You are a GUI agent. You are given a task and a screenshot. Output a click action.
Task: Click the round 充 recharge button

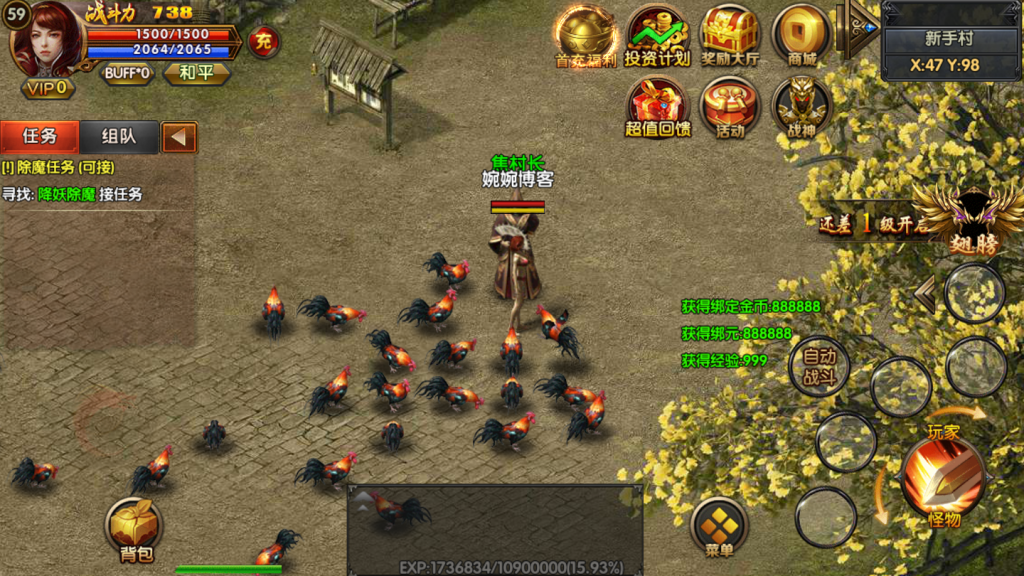264,42
